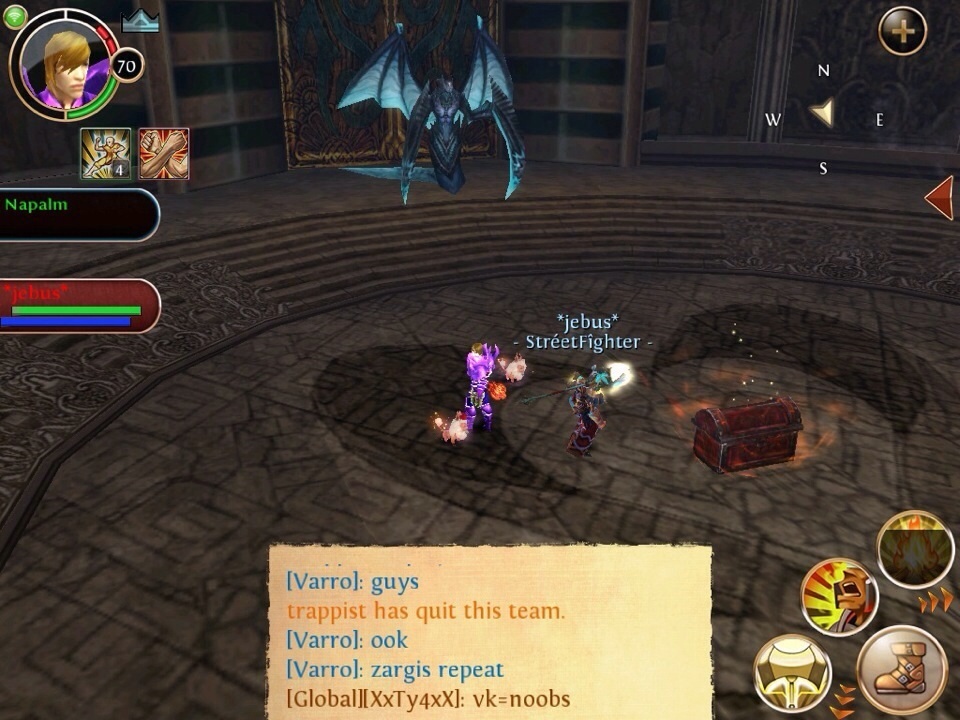Open the parchment chat box
960x720 pixels.
pos(489,630)
